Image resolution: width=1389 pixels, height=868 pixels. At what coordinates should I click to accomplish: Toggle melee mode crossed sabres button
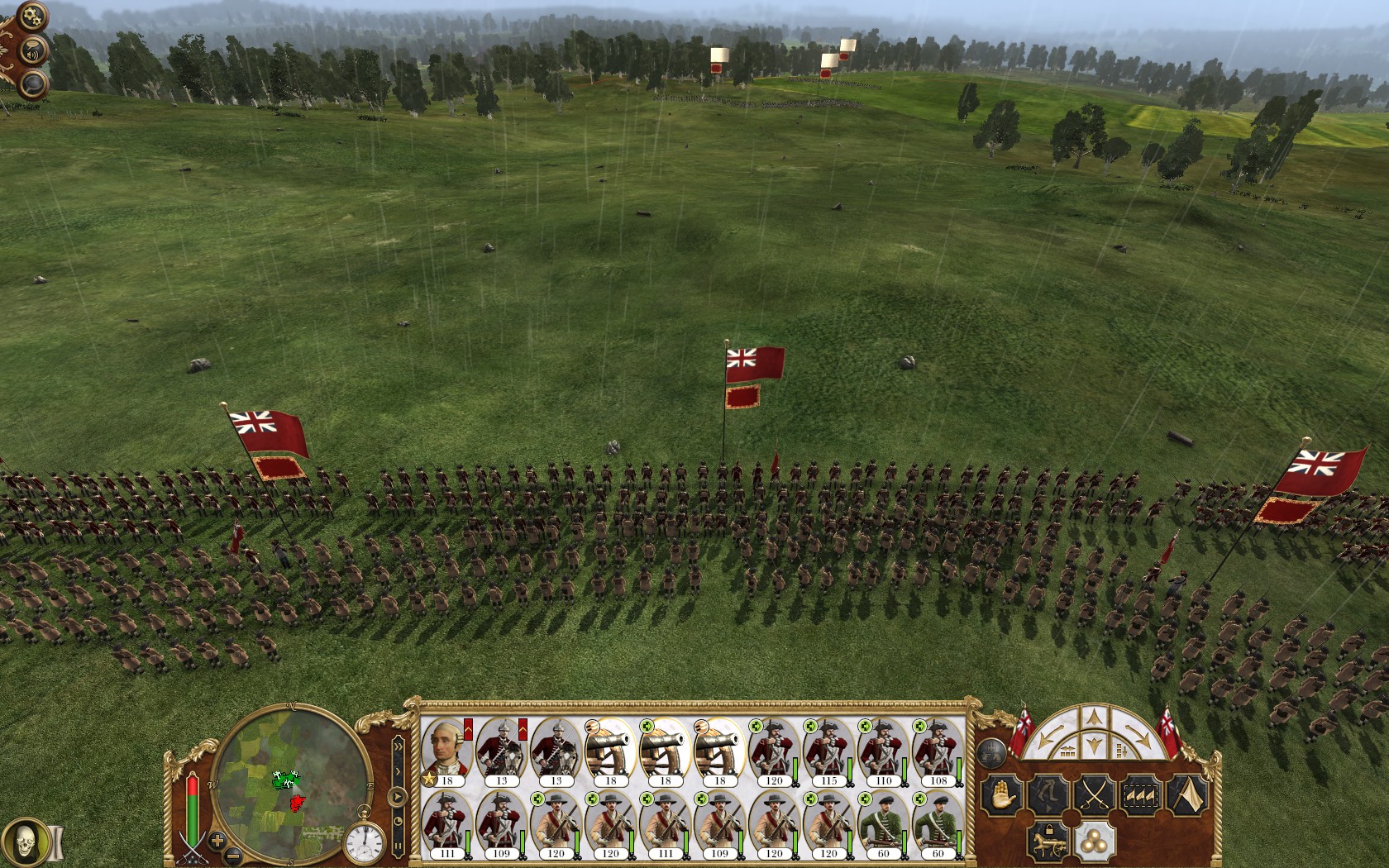(1093, 795)
